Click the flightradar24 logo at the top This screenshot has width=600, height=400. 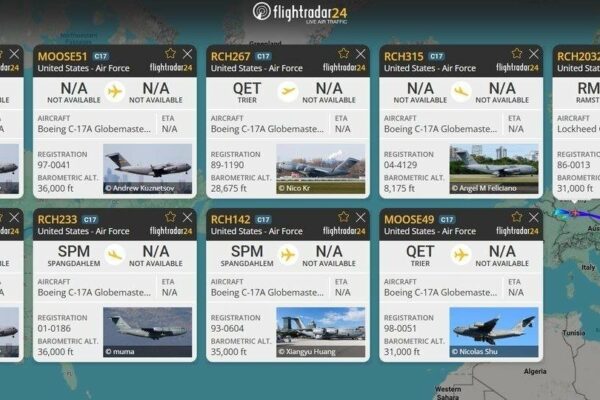[x=301, y=12]
